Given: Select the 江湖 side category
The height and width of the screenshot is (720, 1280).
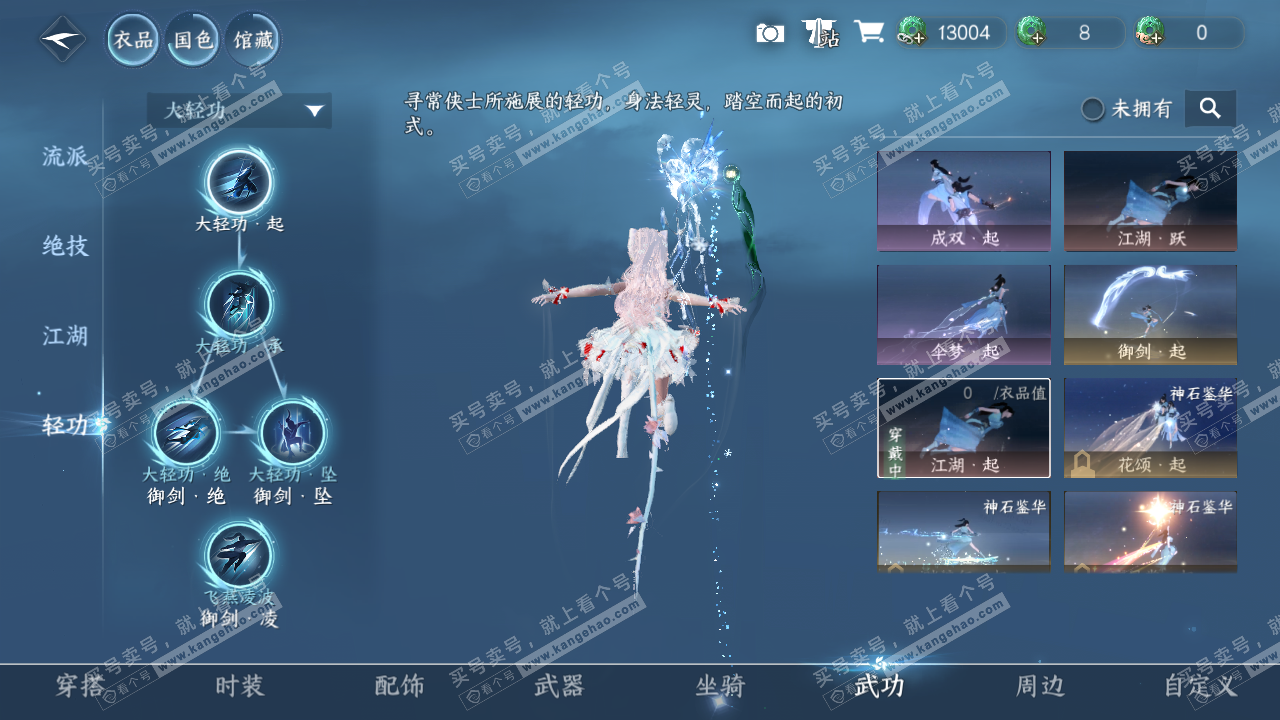Looking at the screenshot, I should pyautogui.click(x=65, y=336).
